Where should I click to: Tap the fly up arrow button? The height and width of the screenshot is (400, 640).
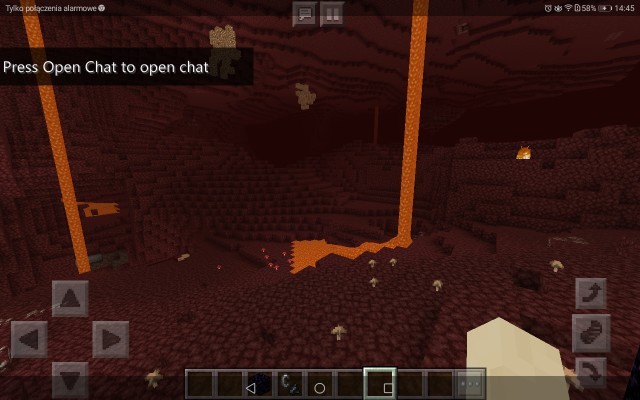click(x=591, y=294)
